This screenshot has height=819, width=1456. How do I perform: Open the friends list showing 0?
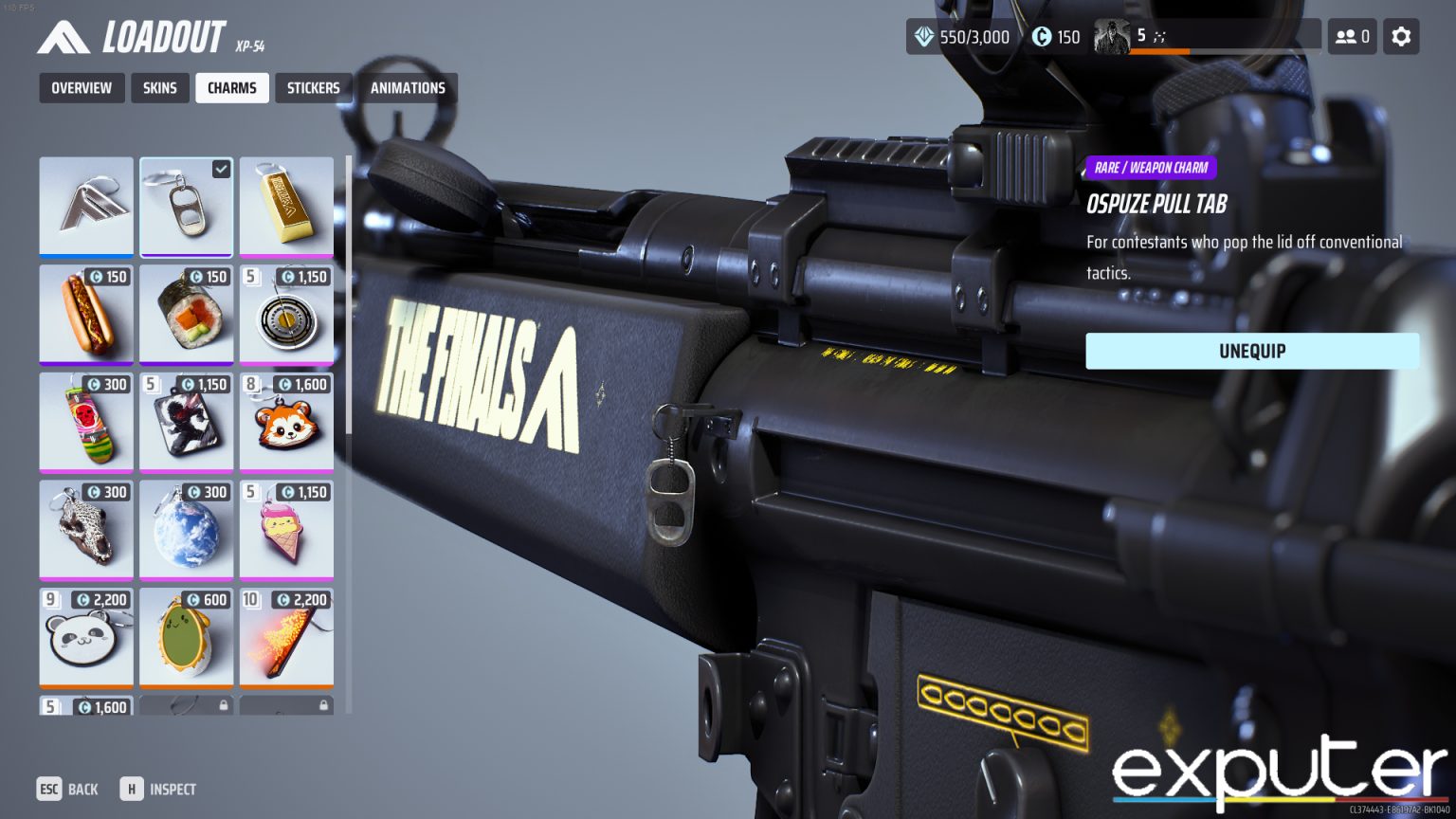[1352, 37]
